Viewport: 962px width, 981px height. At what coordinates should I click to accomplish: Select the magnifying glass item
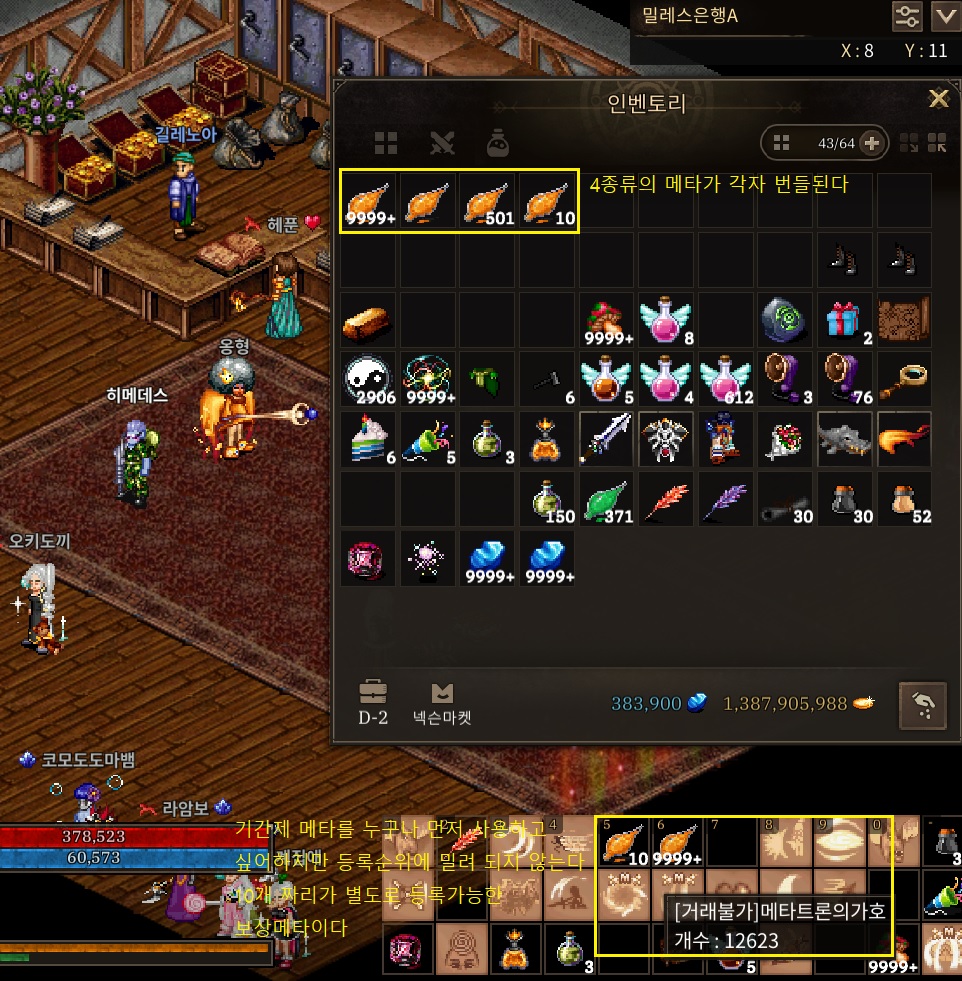coord(904,379)
